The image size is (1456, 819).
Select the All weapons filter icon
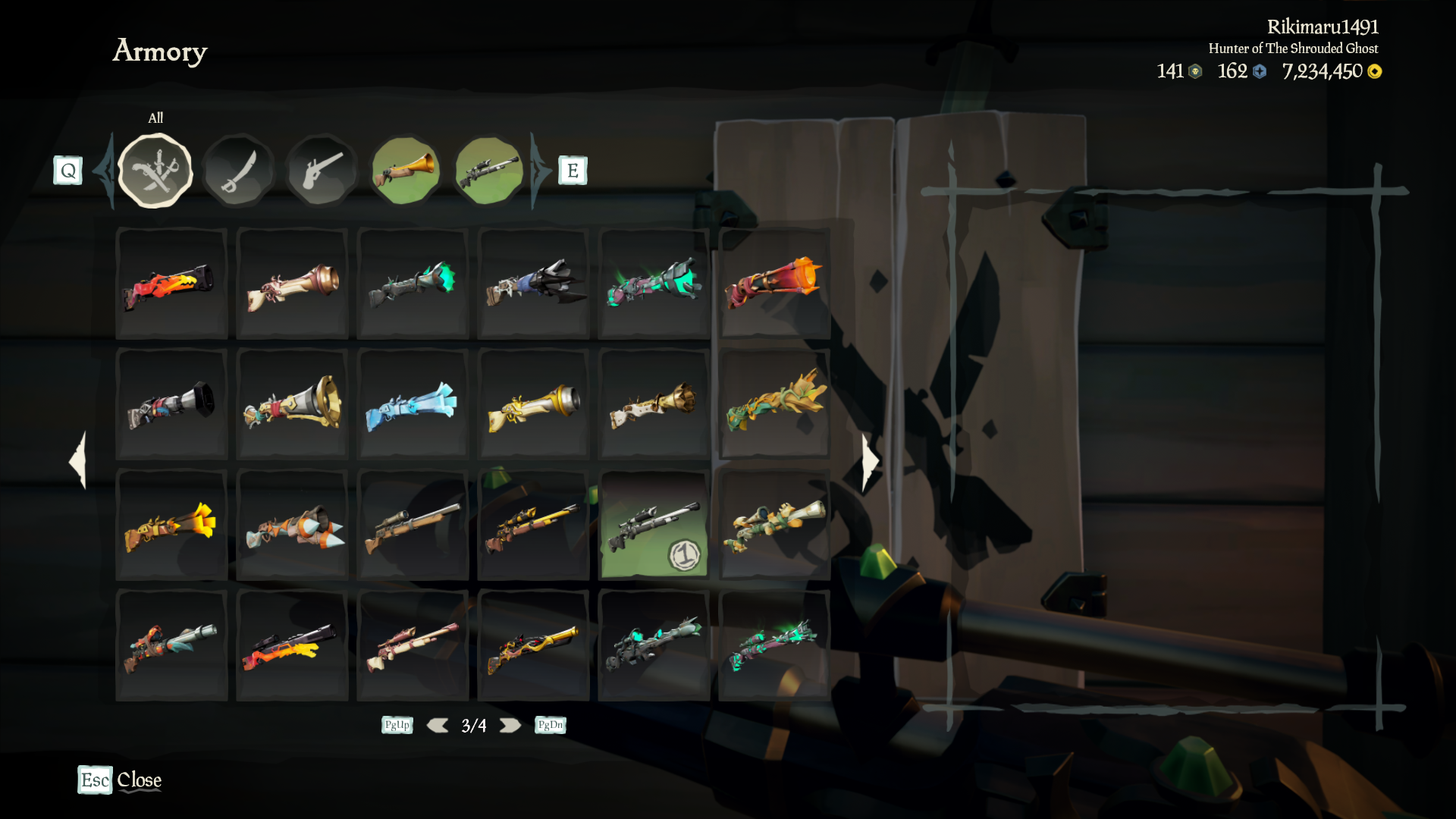tap(155, 170)
